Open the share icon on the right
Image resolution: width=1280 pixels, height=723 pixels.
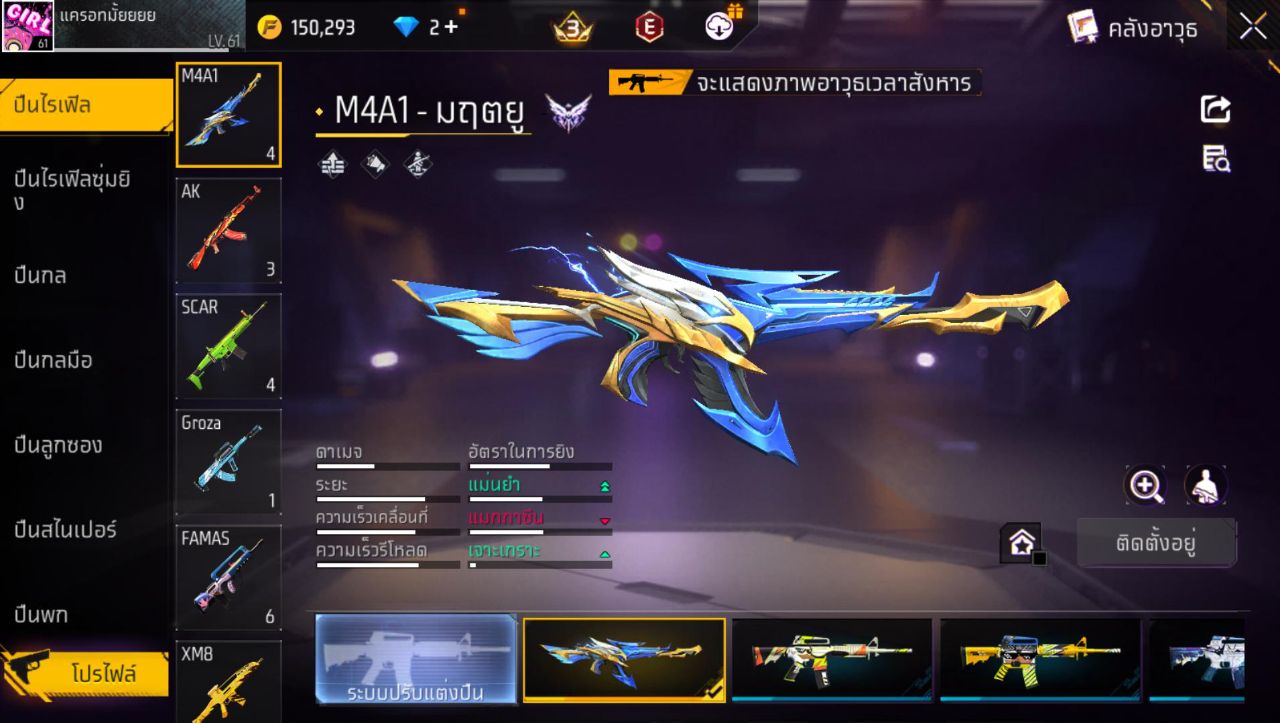click(x=1214, y=110)
